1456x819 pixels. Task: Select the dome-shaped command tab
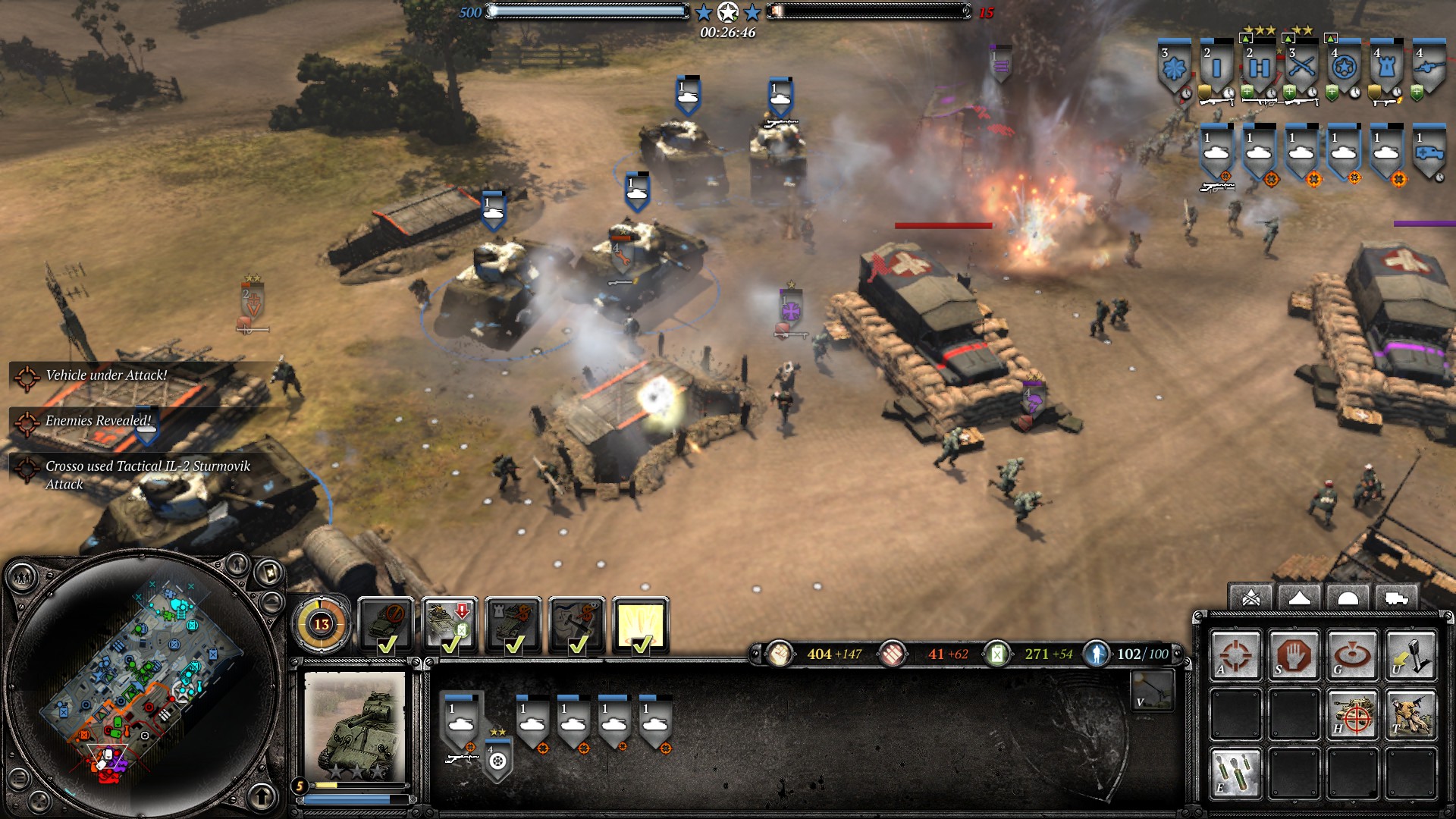(x=1348, y=598)
